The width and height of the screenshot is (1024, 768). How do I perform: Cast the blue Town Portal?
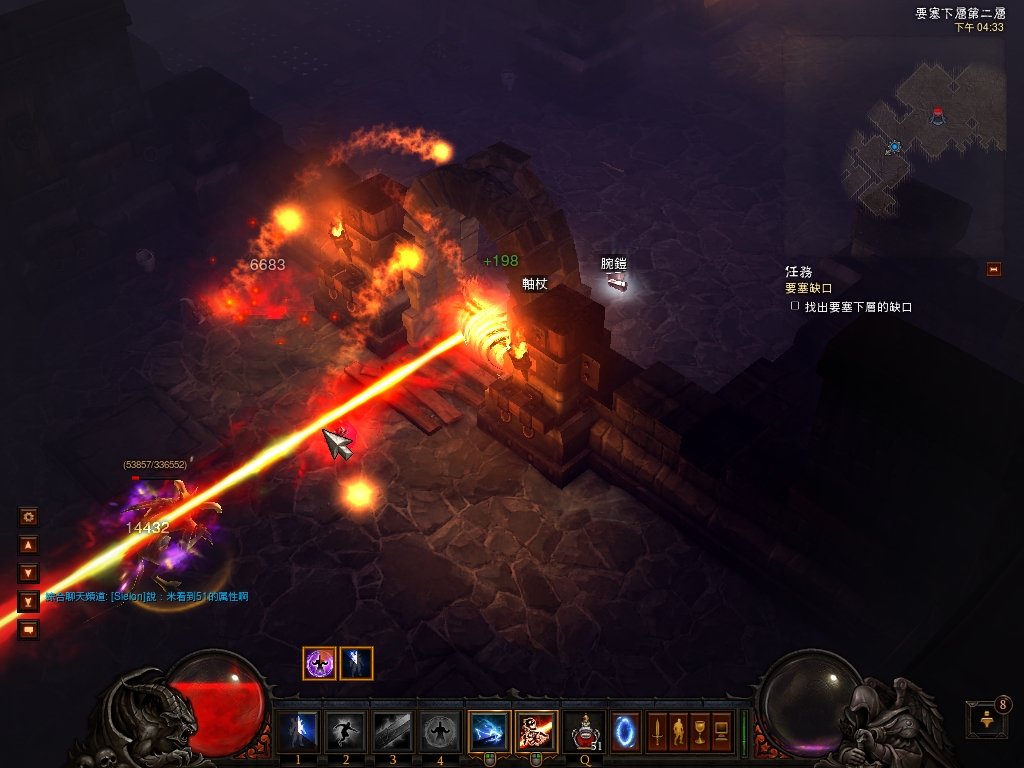626,732
